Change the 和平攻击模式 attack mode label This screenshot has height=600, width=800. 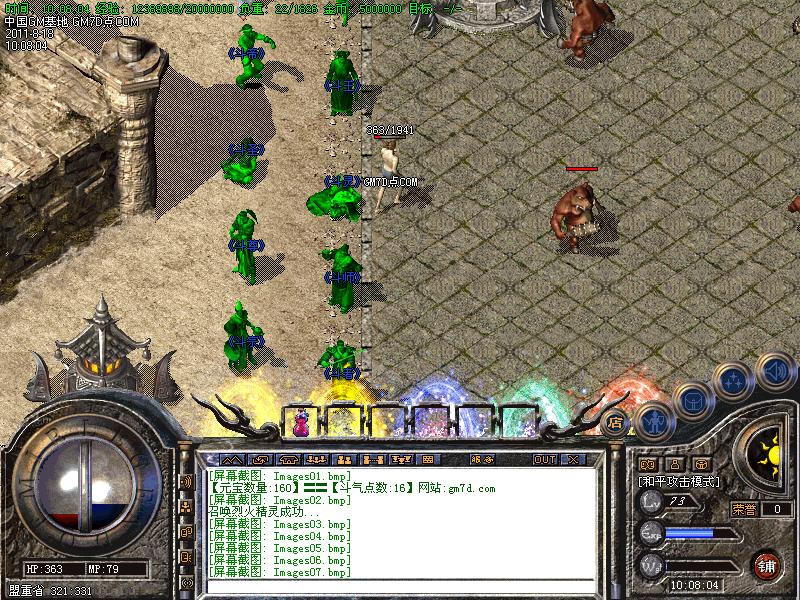click(x=681, y=481)
